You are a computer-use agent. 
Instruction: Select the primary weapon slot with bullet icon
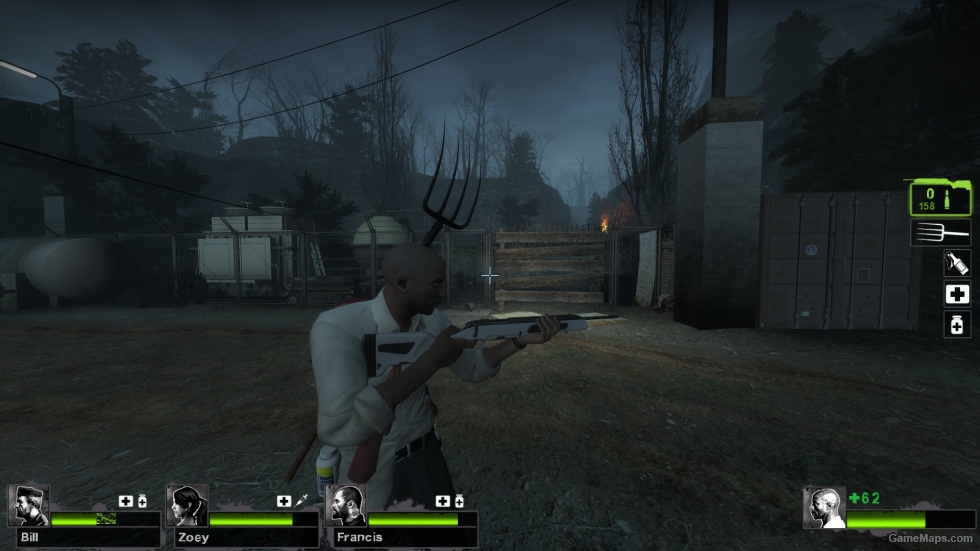pos(940,197)
